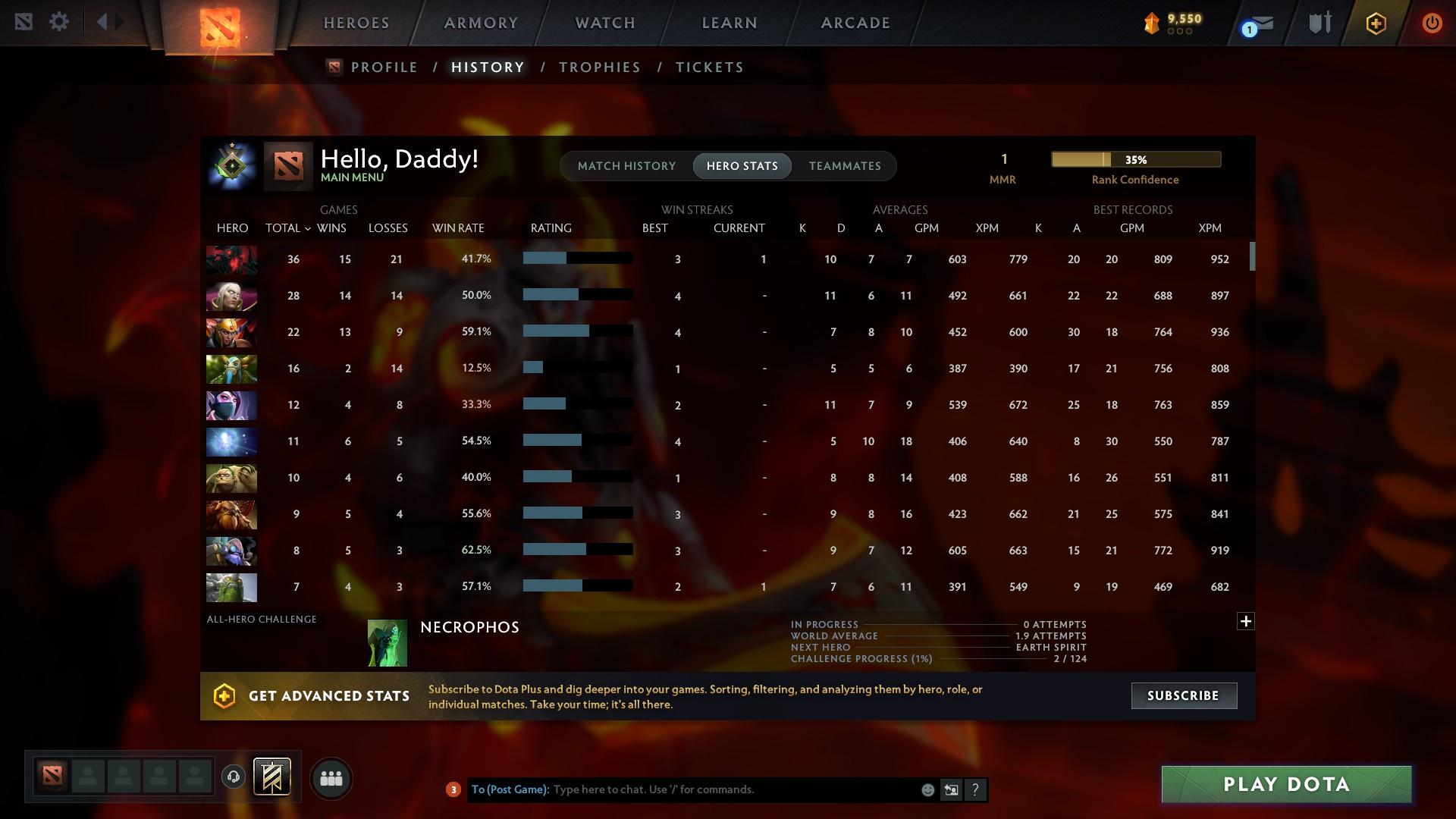Open the friends list with the three-person icon
This screenshot has height=819, width=1456.
[330, 778]
